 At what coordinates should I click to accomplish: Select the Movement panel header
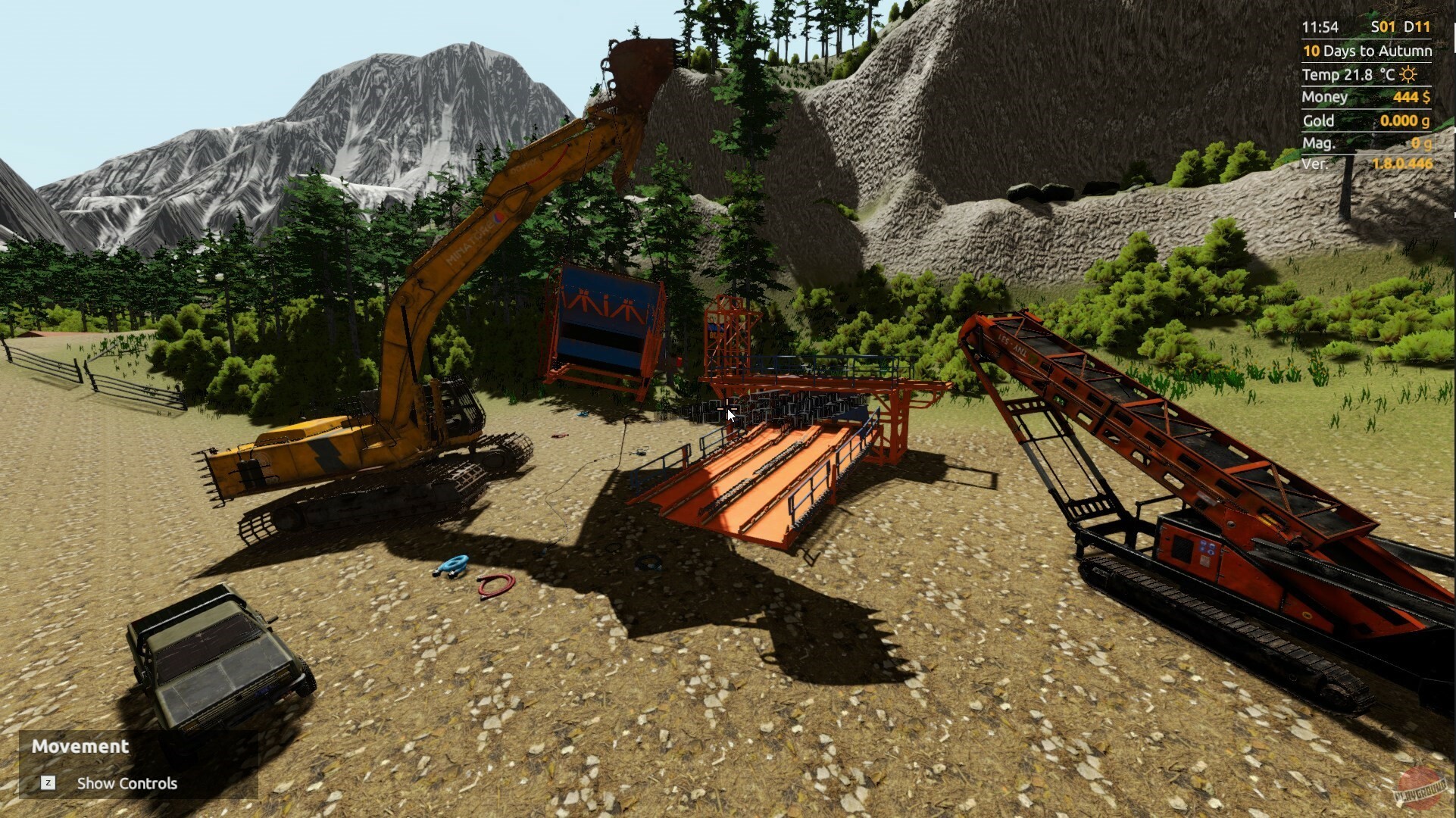(80, 745)
